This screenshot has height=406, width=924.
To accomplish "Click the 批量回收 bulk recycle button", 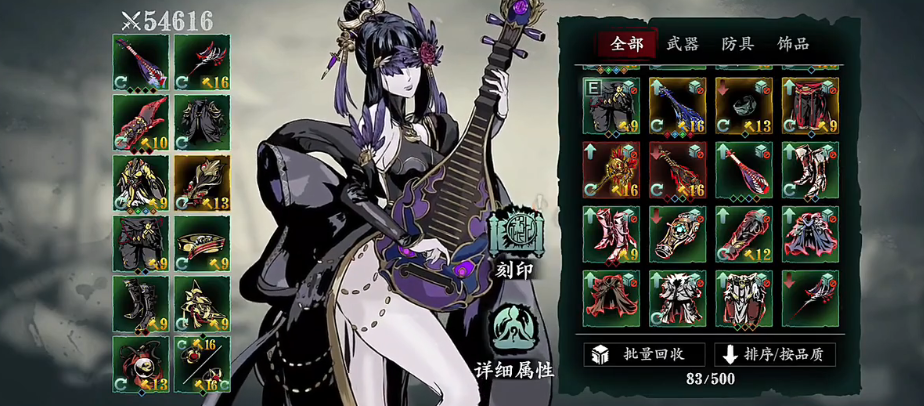I will (644, 355).
